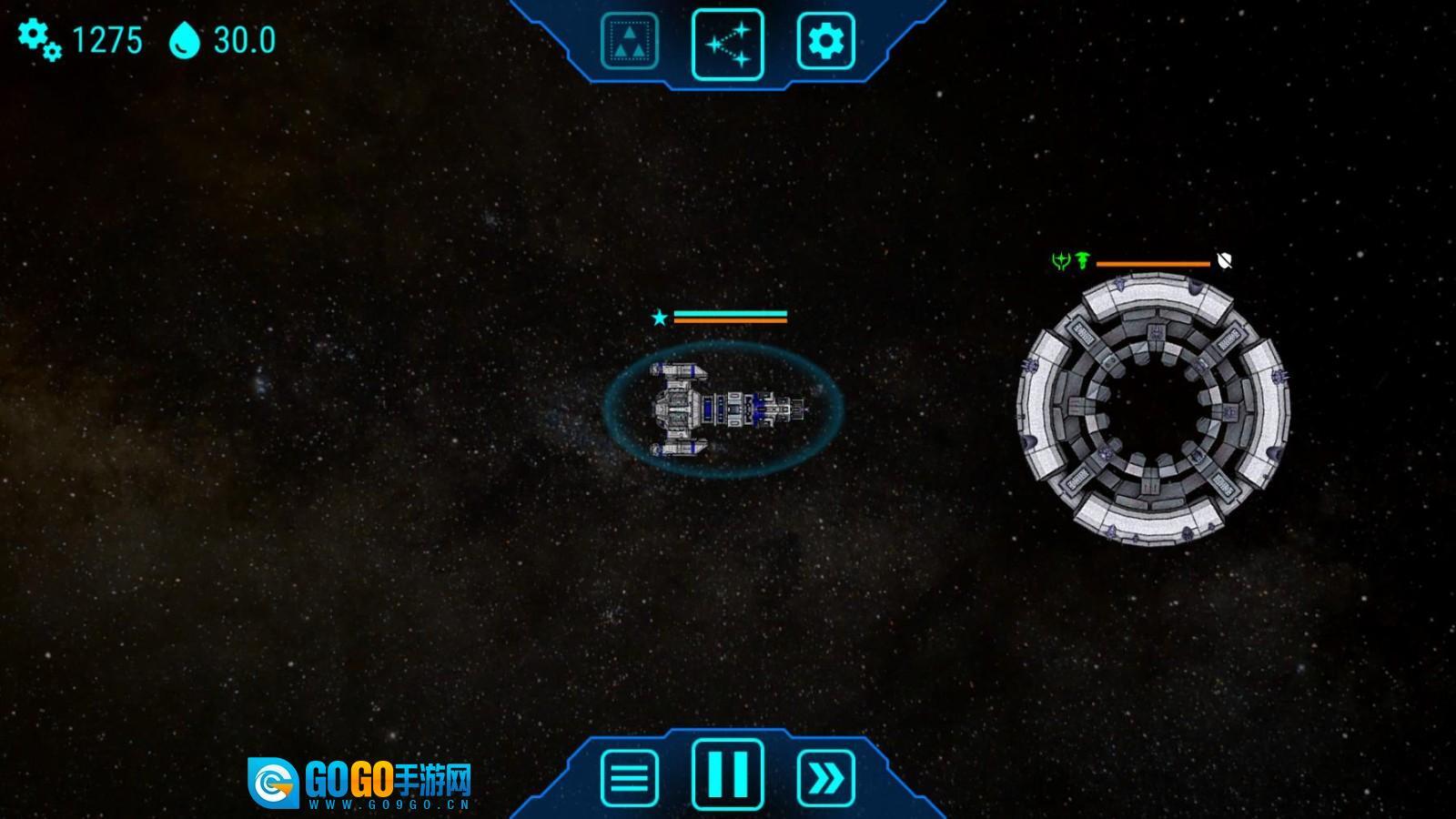The height and width of the screenshot is (819, 1456).
Task: Open the fleet formation panel
Action: (629, 41)
